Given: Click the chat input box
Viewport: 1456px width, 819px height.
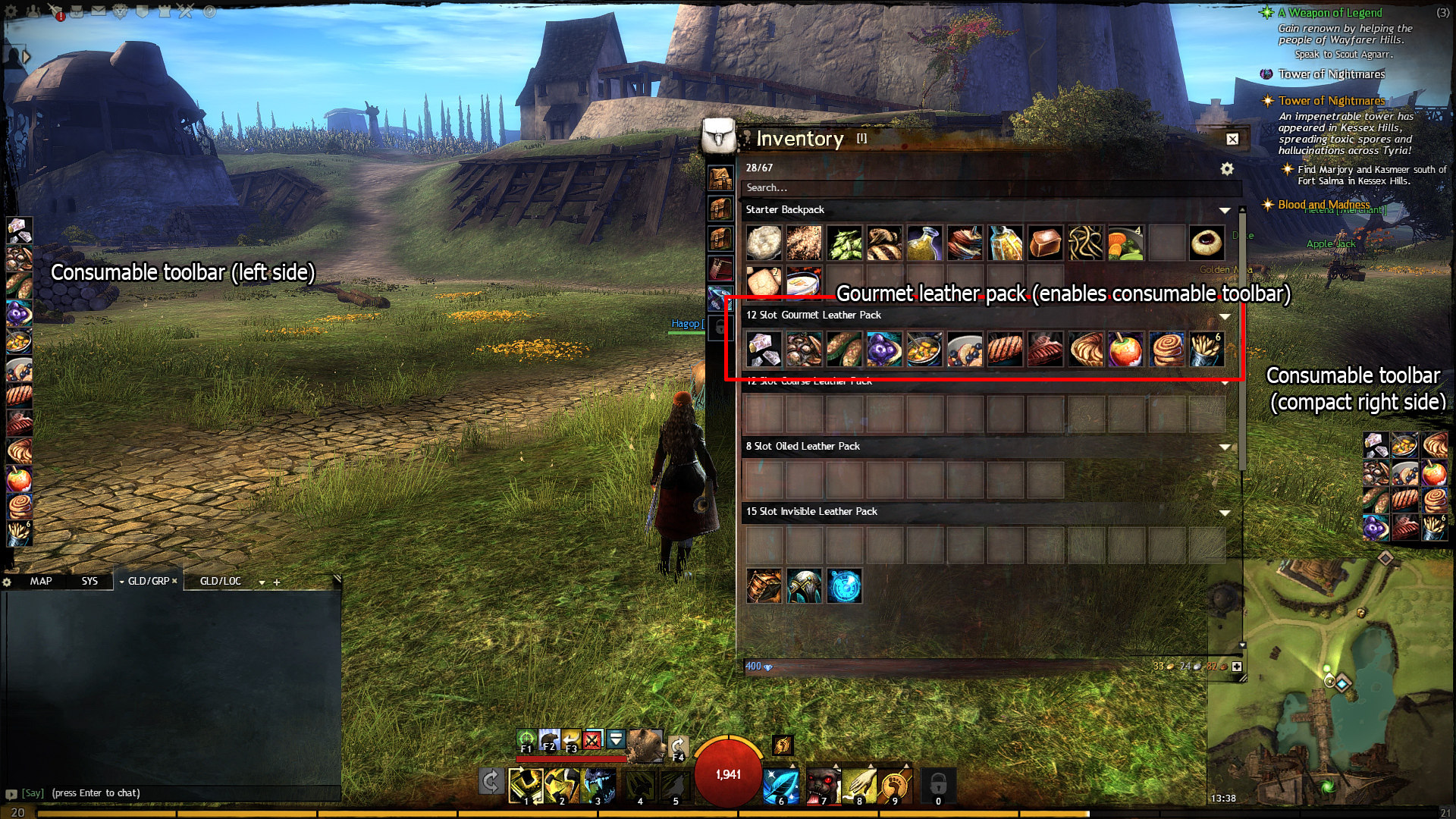Looking at the screenshot, I should pos(182,792).
